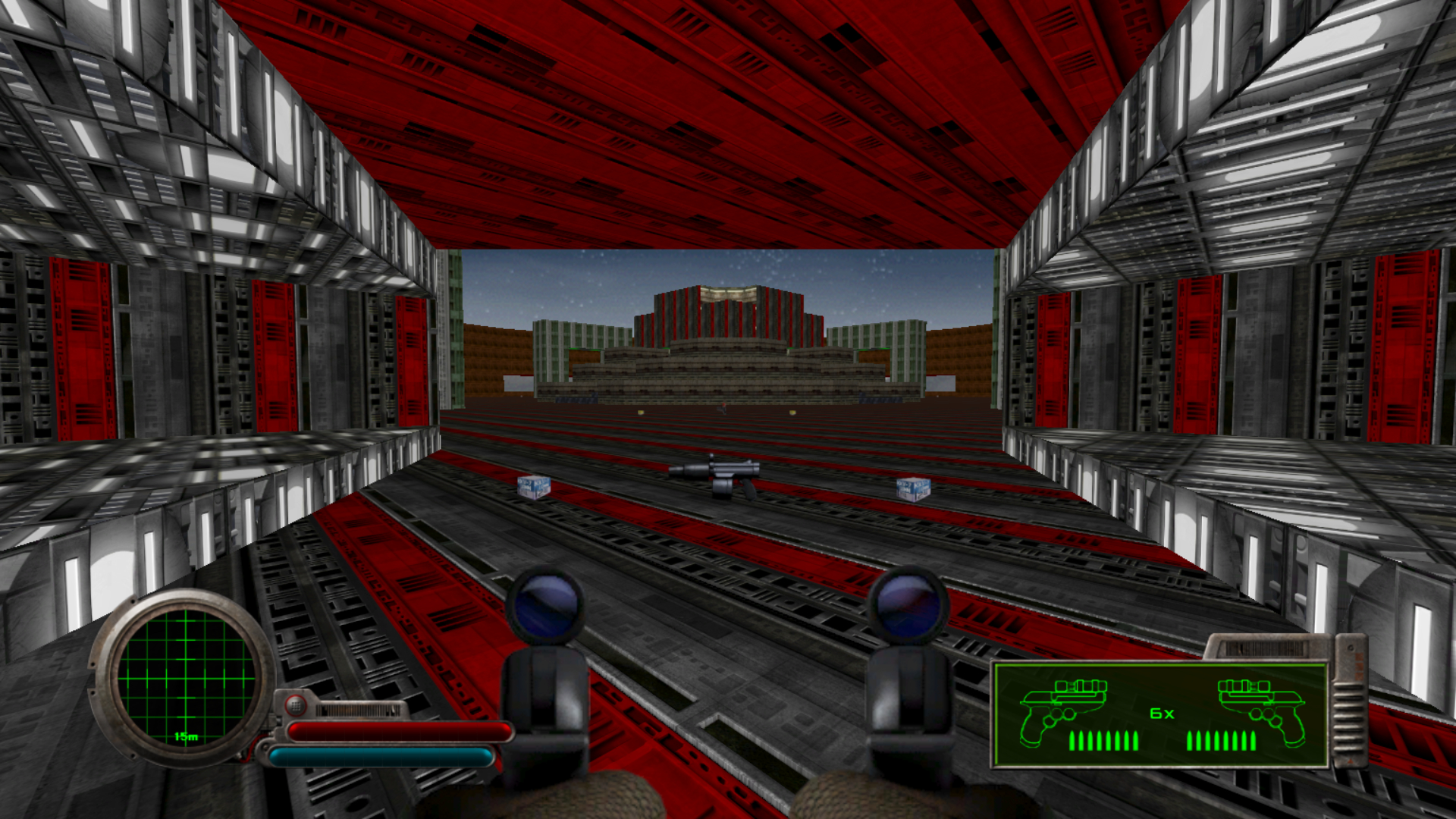Select the right pistol icon in weapon panel

point(1261,710)
